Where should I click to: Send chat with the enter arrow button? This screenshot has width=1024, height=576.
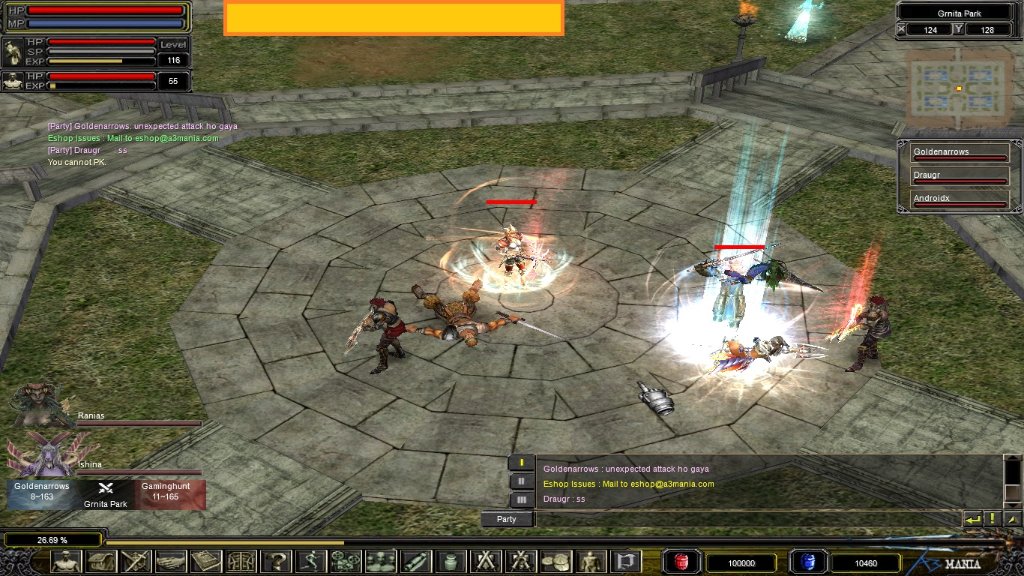(972, 519)
